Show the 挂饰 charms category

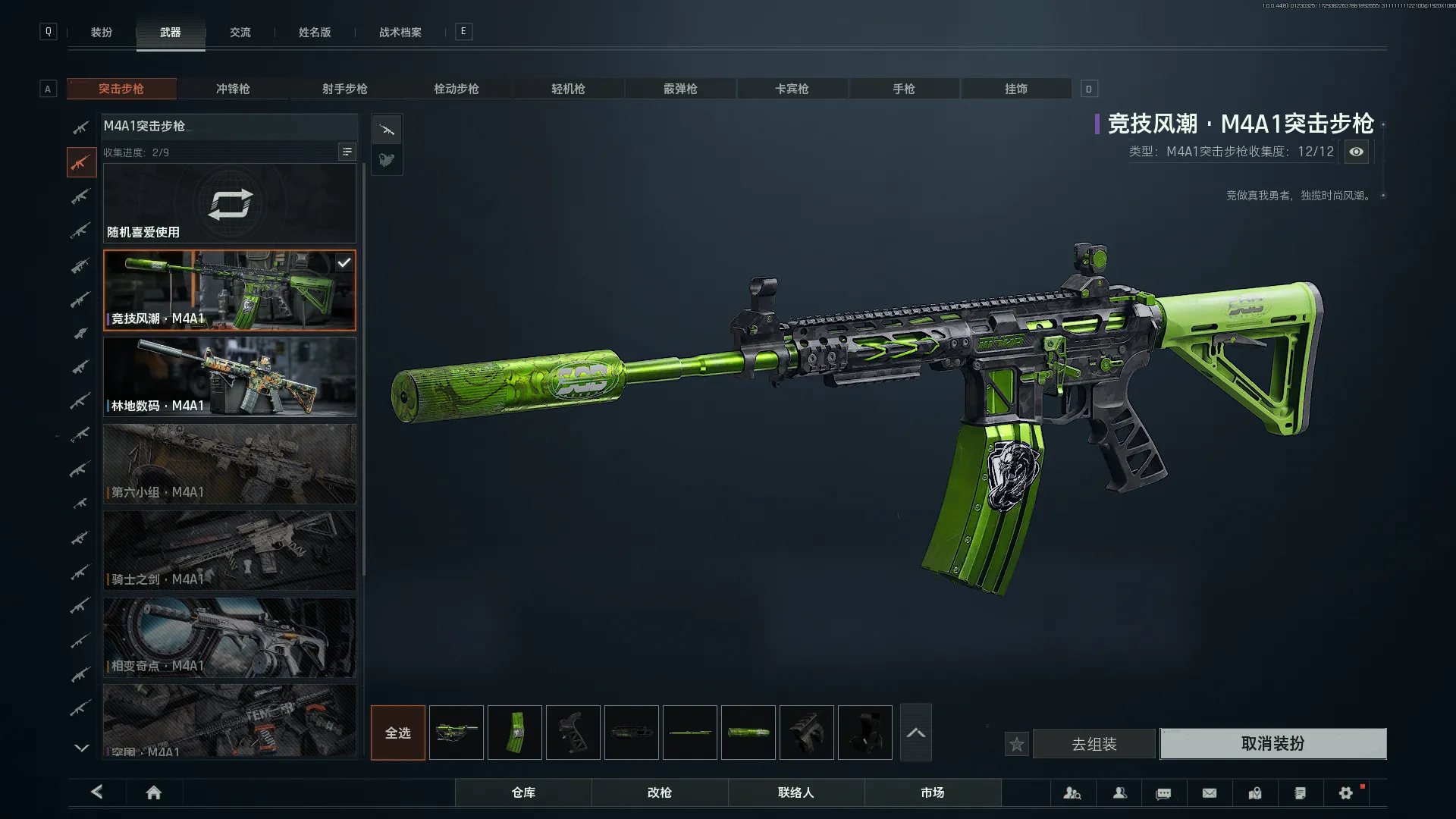pyautogui.click(x=1016, y=89)
